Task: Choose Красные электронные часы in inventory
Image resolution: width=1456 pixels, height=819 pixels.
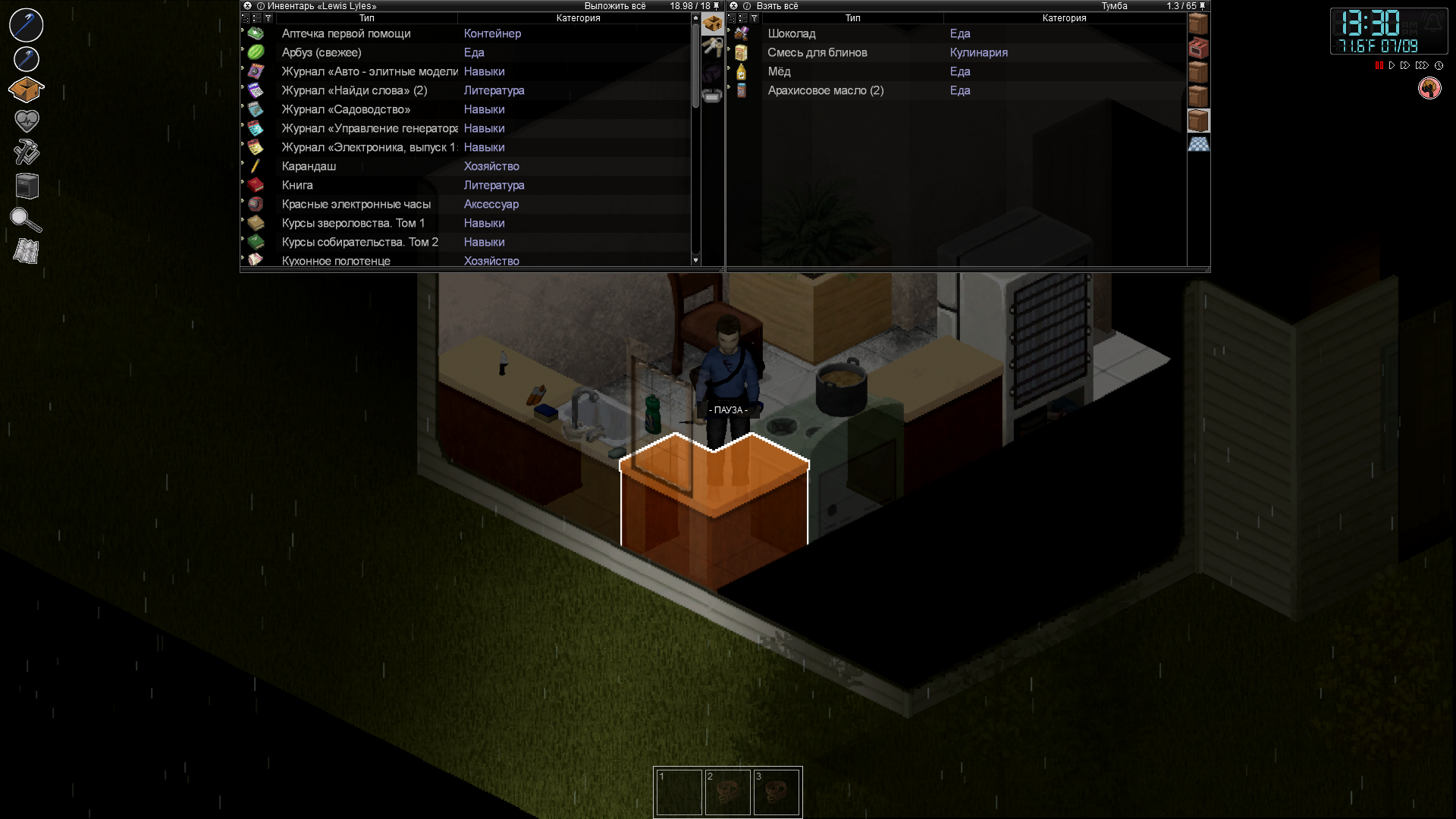Action: click(x=356, y=204)
